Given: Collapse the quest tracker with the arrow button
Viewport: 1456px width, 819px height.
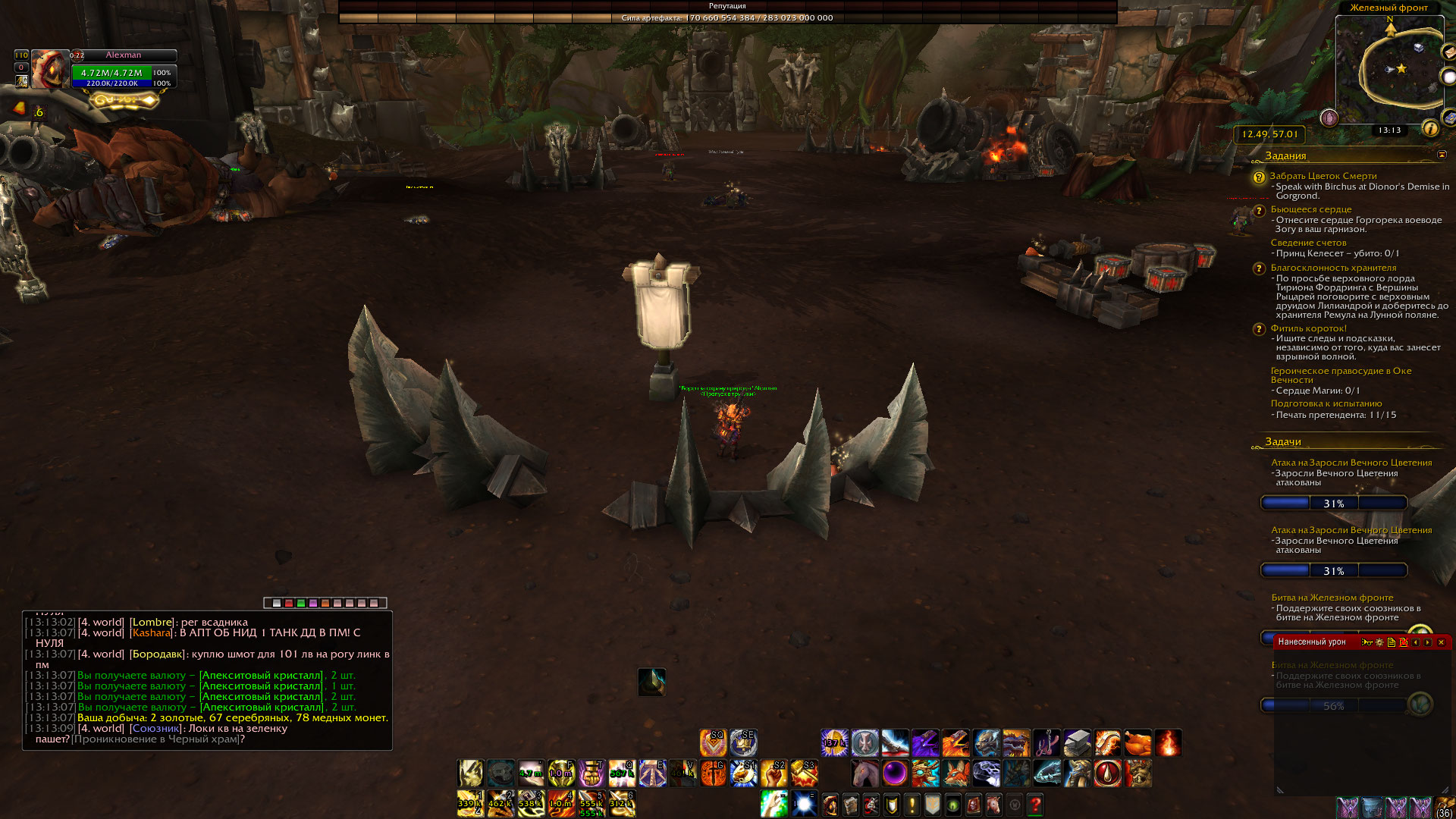Looking at the screenshot, I should pyautogui.click(x=1442, y=155).
